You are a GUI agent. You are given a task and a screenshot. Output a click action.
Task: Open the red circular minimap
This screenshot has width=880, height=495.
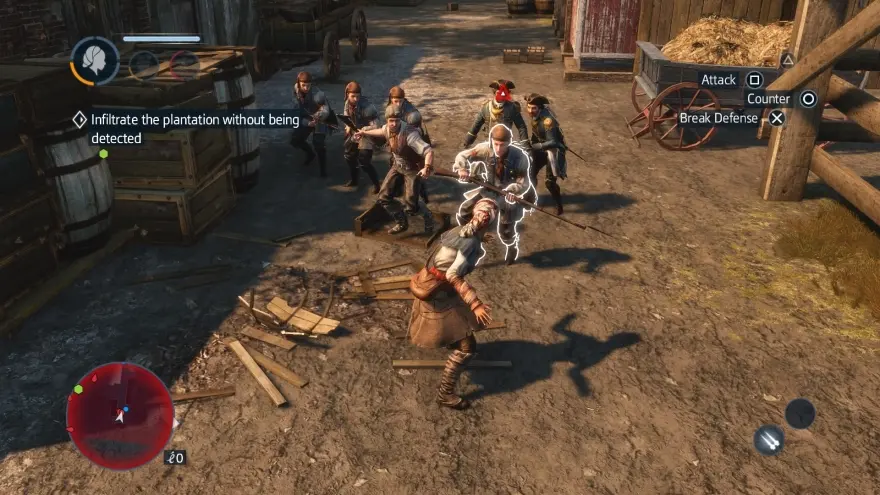tap(120, 415)
